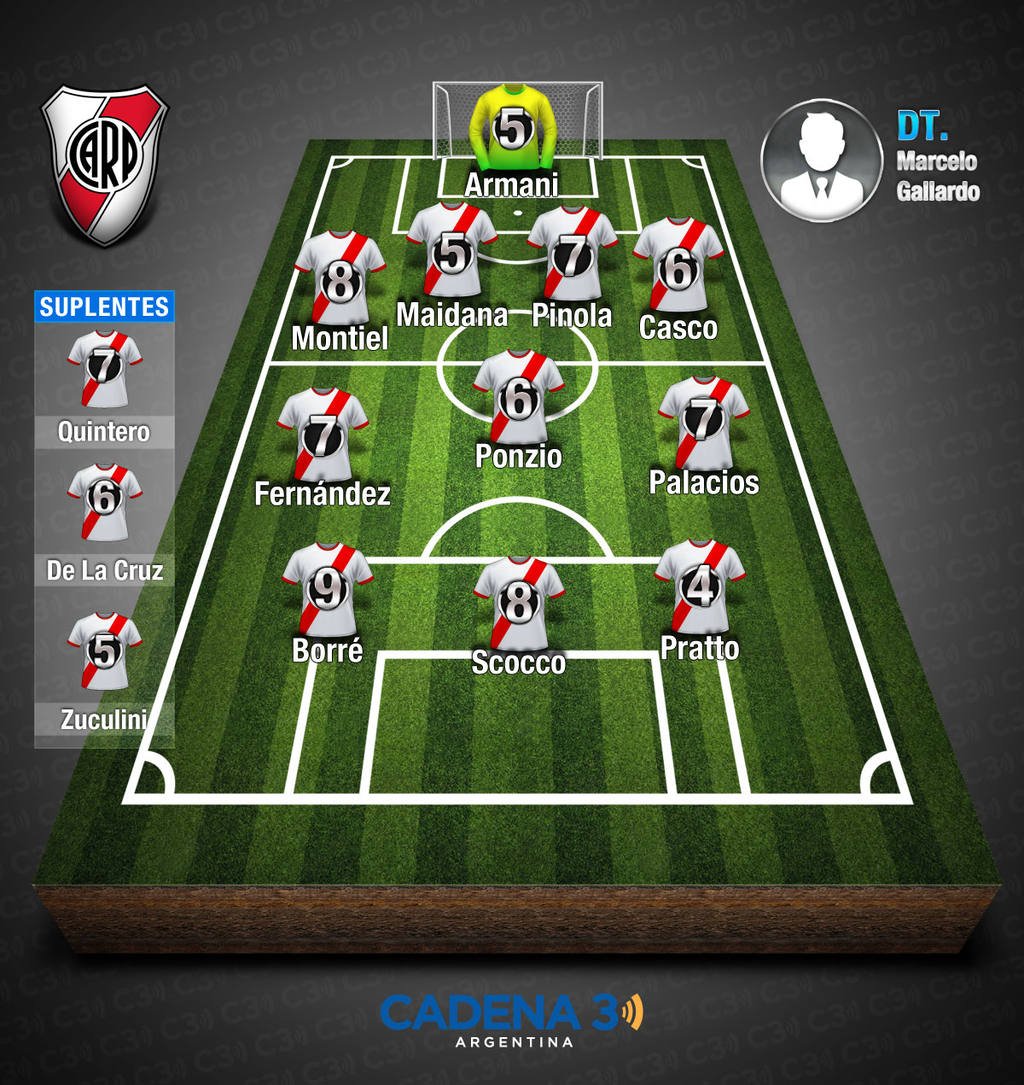
Task: Pick Palacios's shirt
Action: (704, 422)
